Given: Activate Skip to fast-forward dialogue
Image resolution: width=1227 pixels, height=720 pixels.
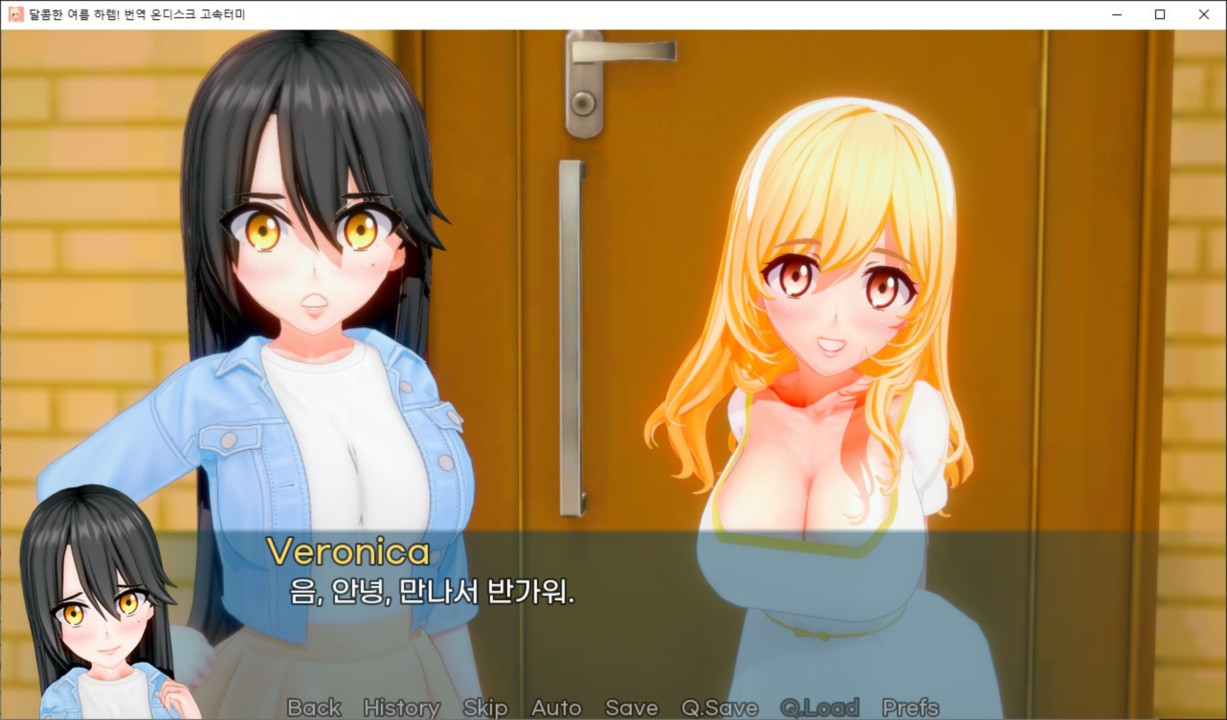Looking at the screenshot, I should [485, 707].
